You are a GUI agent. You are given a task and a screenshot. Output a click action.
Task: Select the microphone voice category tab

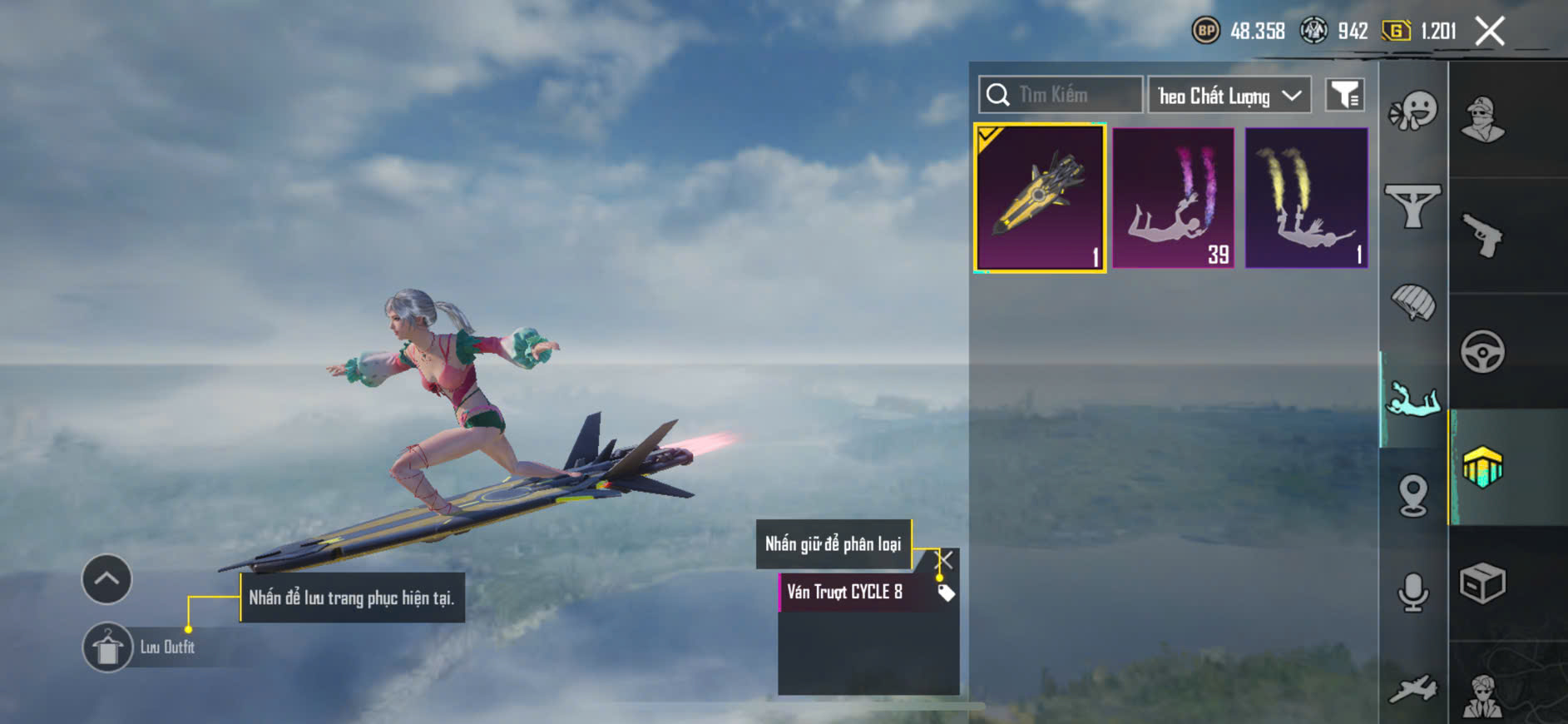[x=1412, y=593]
